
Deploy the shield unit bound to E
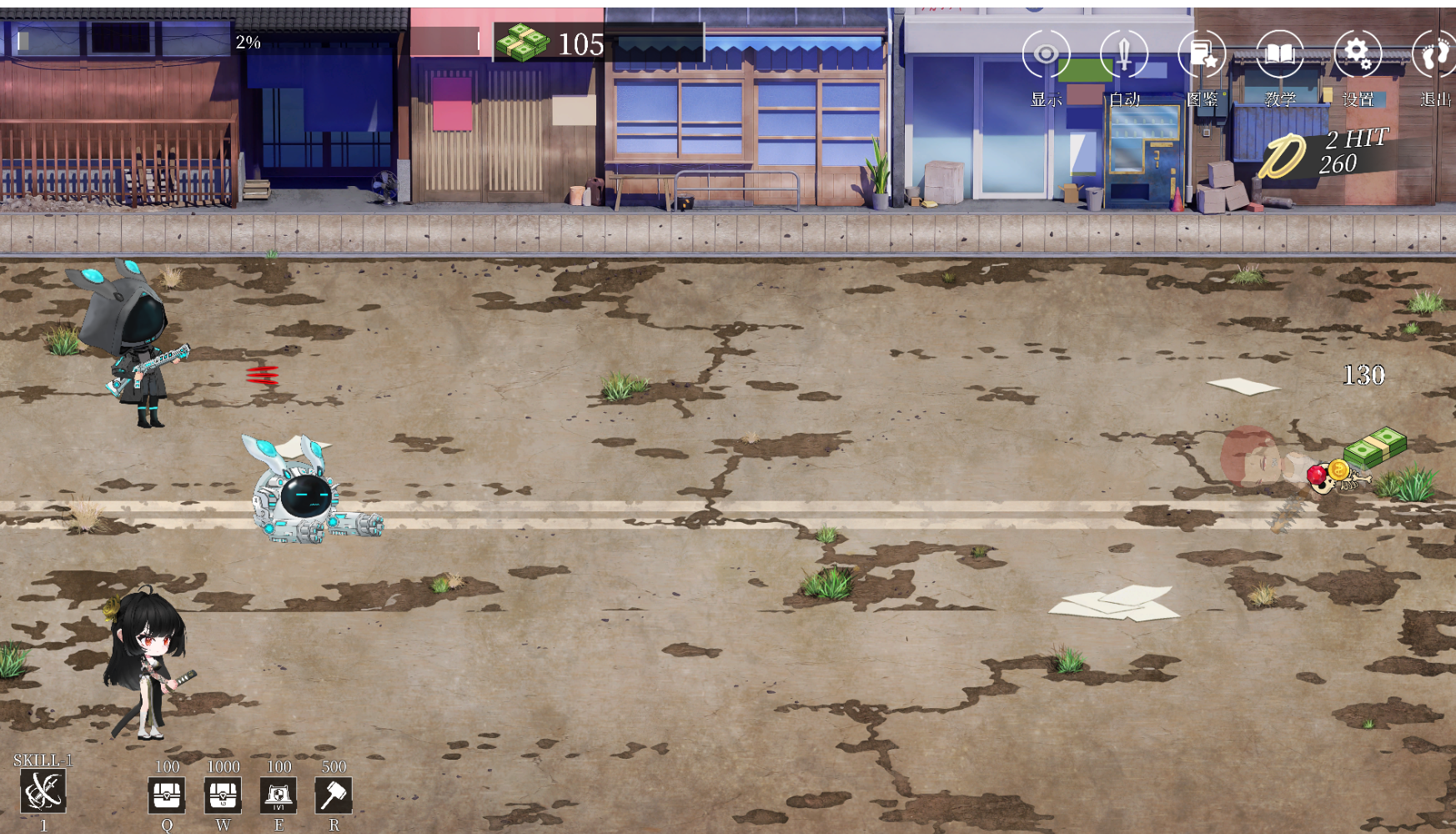pos(279,795)
